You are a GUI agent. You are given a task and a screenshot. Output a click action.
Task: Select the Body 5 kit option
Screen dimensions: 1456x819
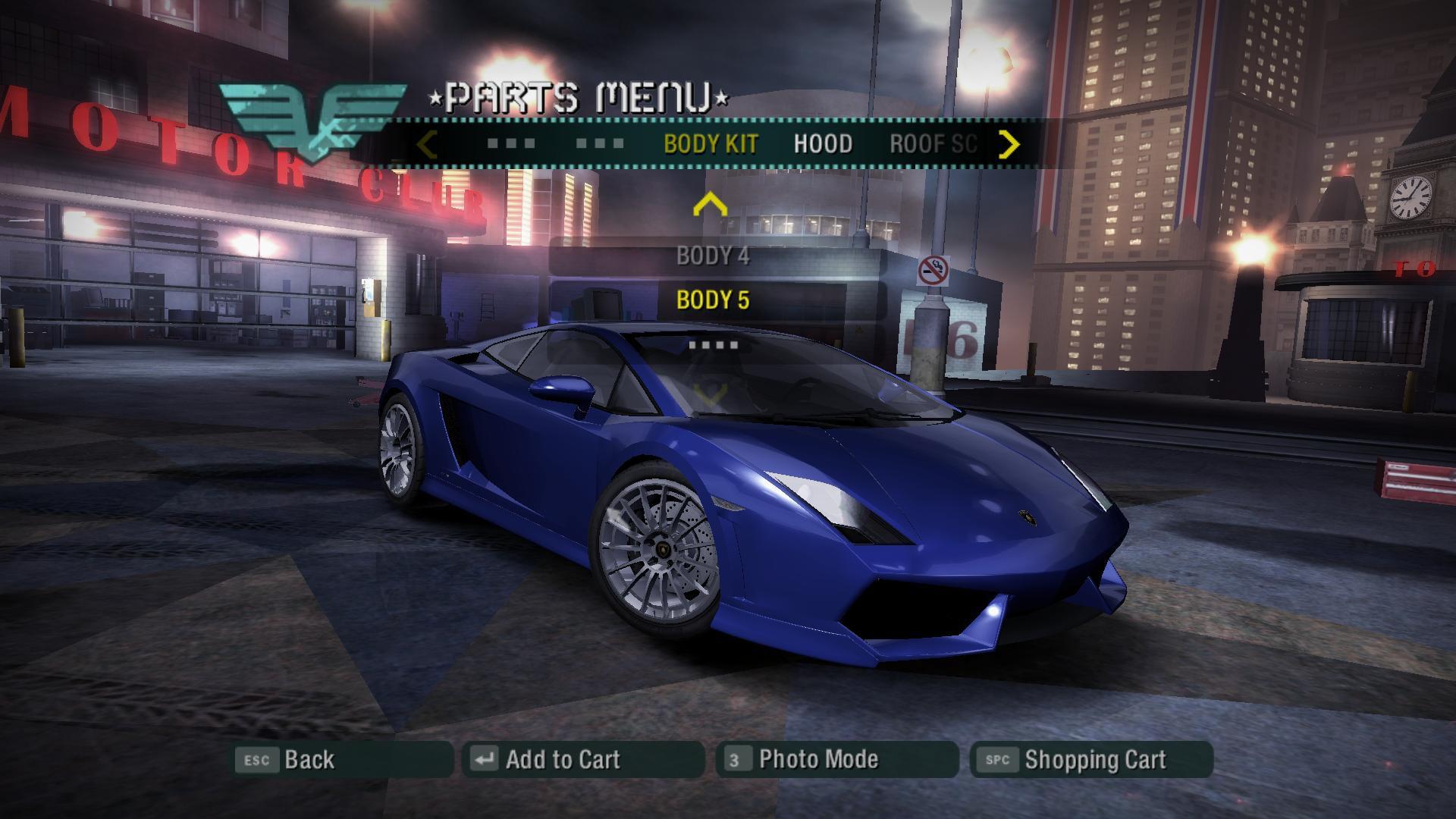coord(713,300)
